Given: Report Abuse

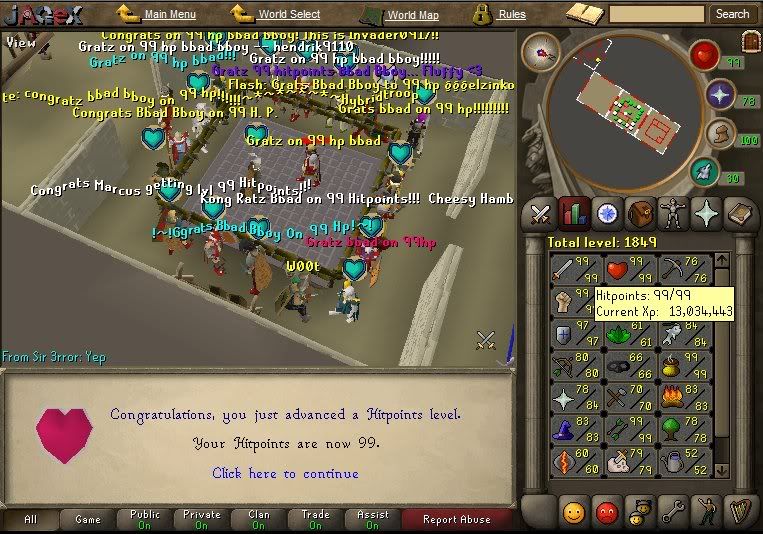Looking at the screenshot, I should pos(457,519).
